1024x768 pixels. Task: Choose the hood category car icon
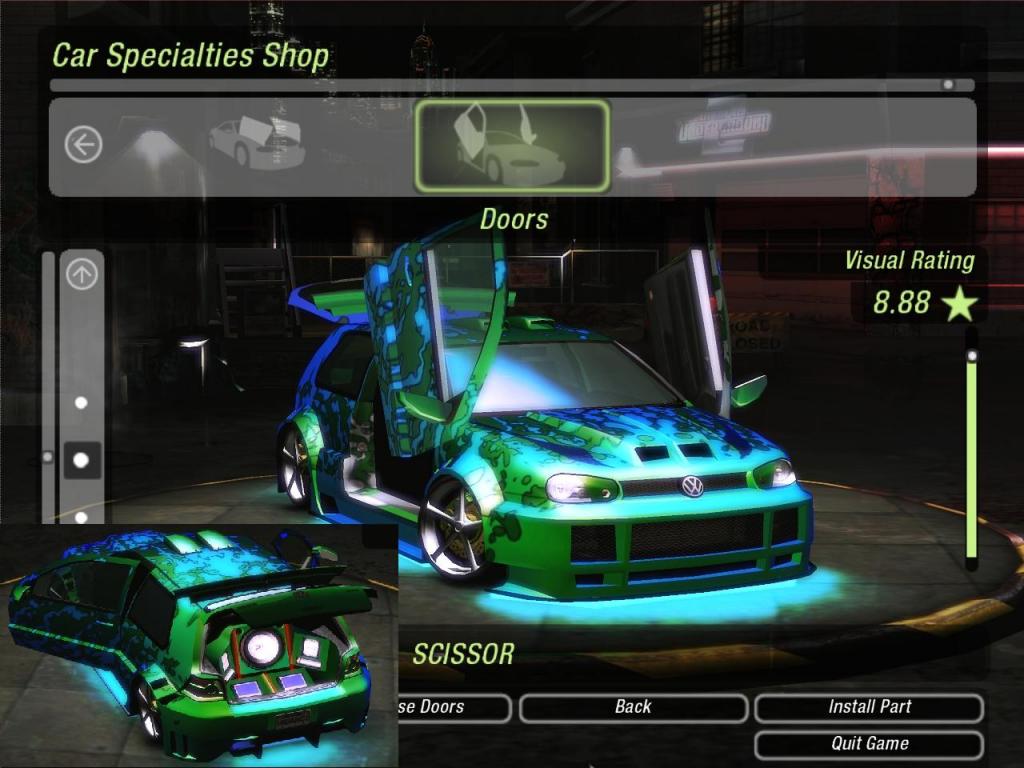click(257, 144)
